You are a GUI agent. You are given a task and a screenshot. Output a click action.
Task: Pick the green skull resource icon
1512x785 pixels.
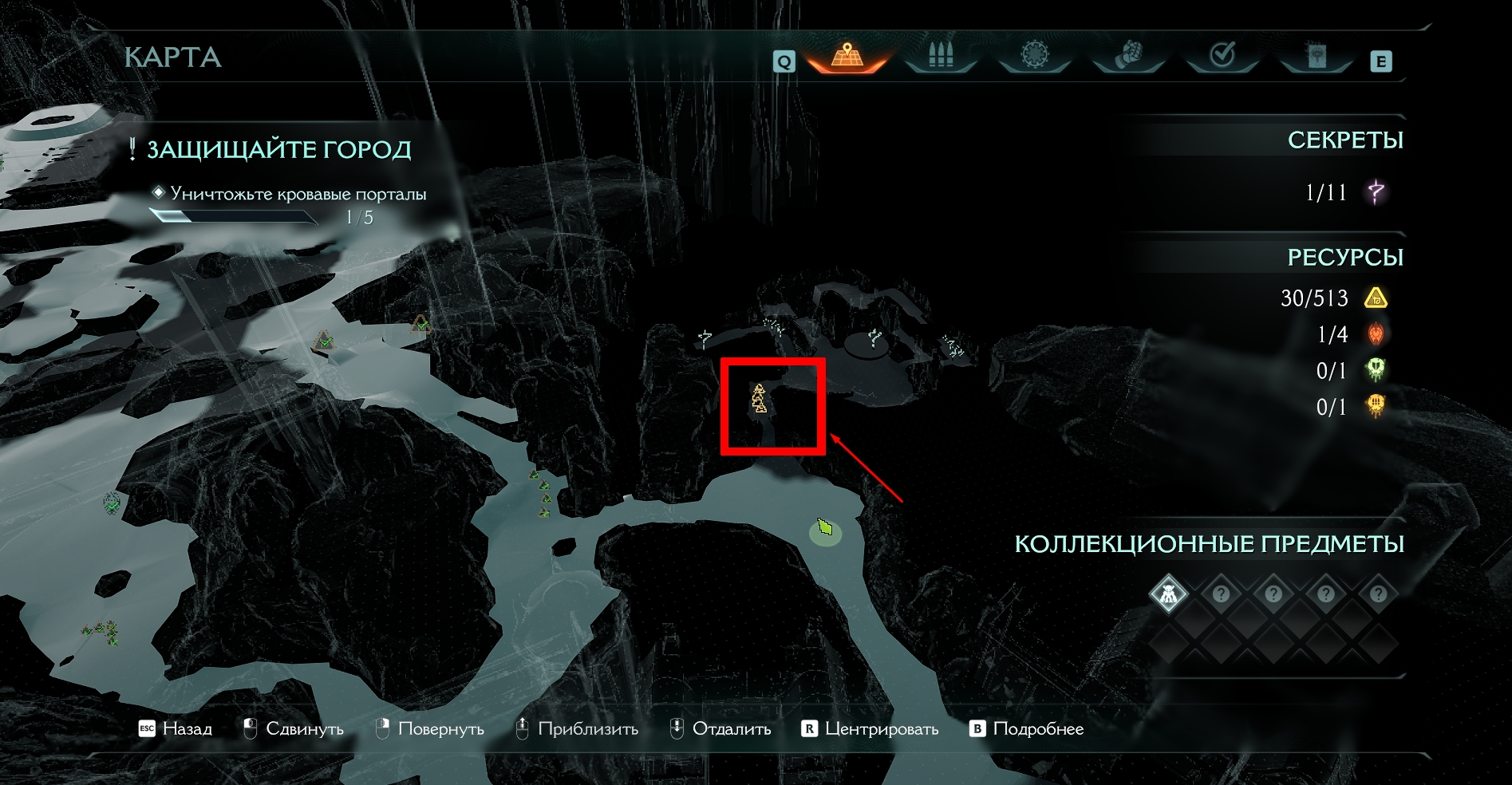click(1376, 370)
